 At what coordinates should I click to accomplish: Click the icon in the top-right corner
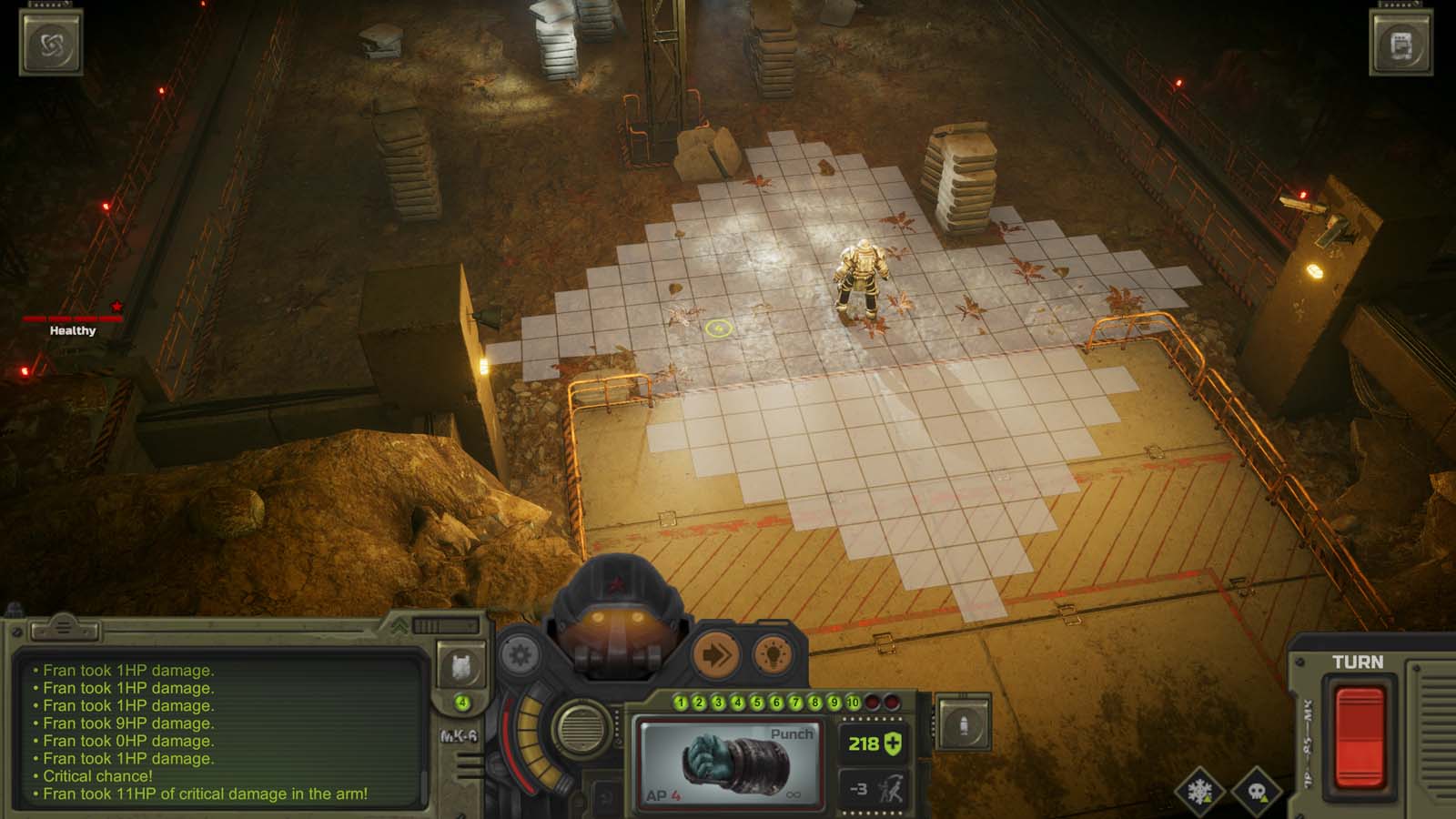pyautogui.click(x=1401, y=43)
